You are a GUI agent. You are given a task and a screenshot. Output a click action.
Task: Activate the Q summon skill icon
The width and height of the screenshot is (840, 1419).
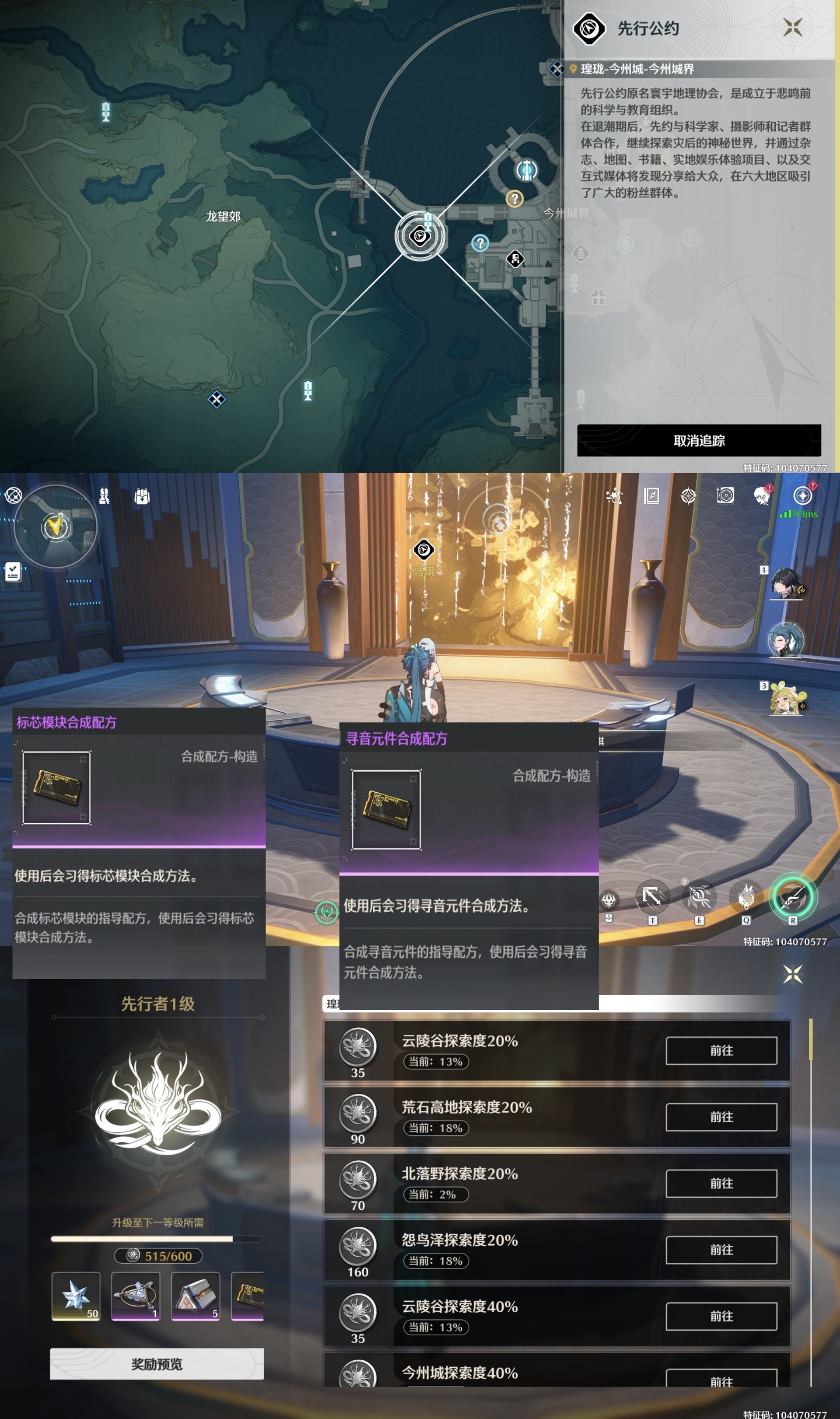(746, 896)
